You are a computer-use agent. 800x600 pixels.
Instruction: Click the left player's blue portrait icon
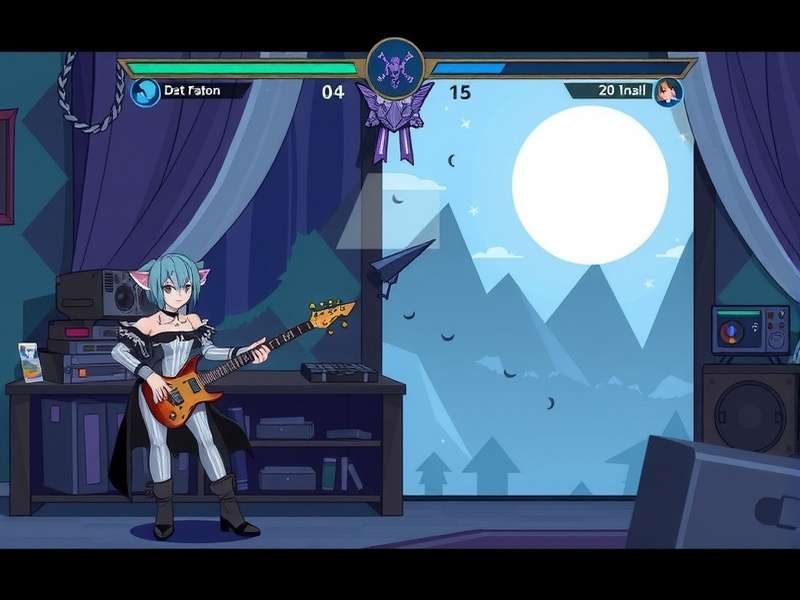click(144, 92)
